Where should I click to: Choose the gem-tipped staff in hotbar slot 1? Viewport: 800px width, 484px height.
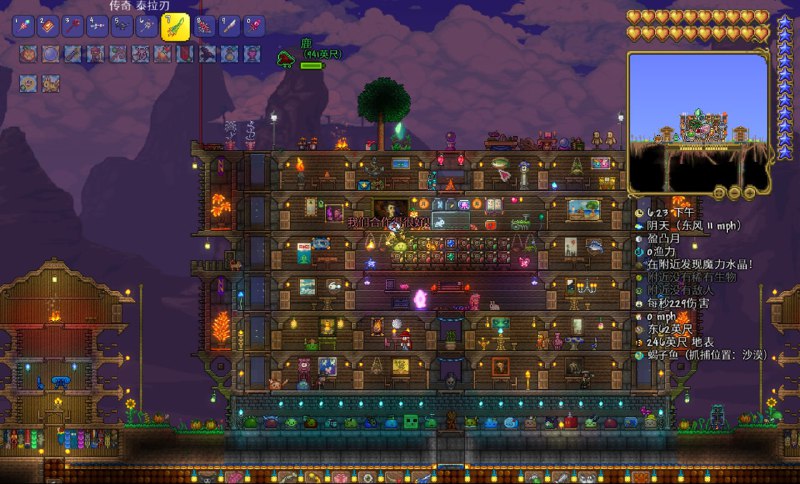click(23, 26)
